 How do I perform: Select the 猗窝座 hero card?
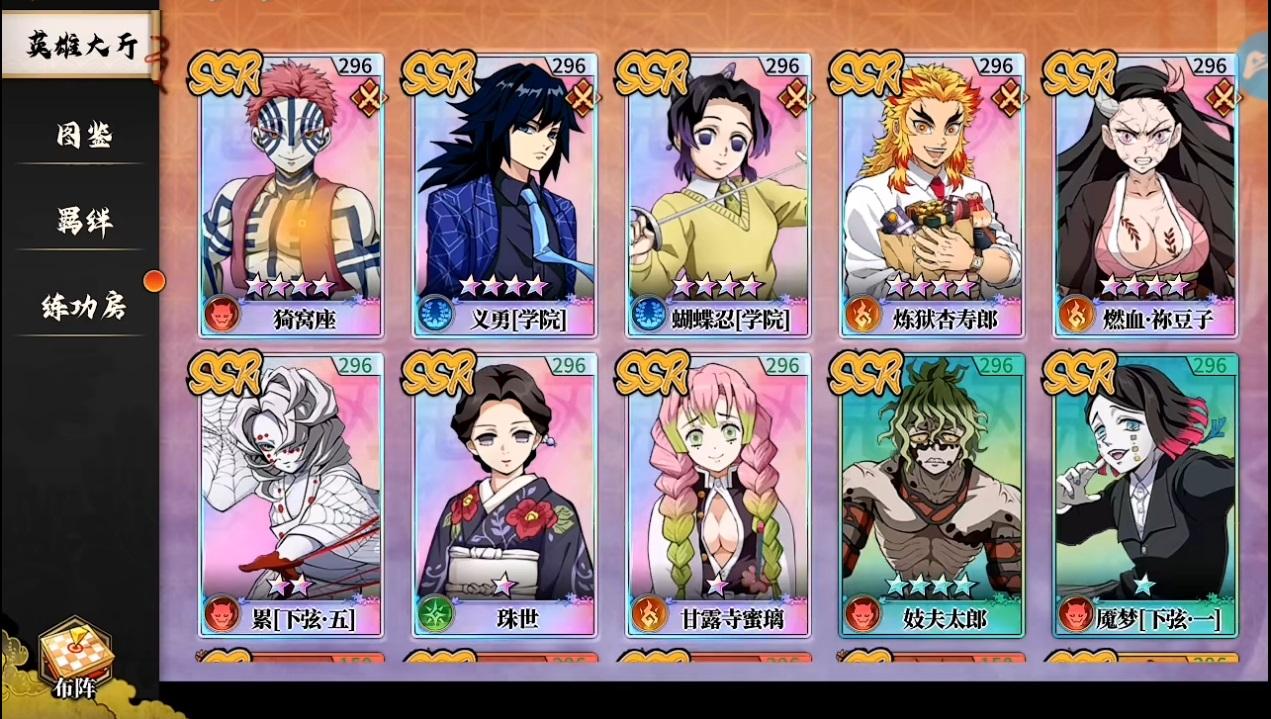pyautogui.click(x=291, y=195)
